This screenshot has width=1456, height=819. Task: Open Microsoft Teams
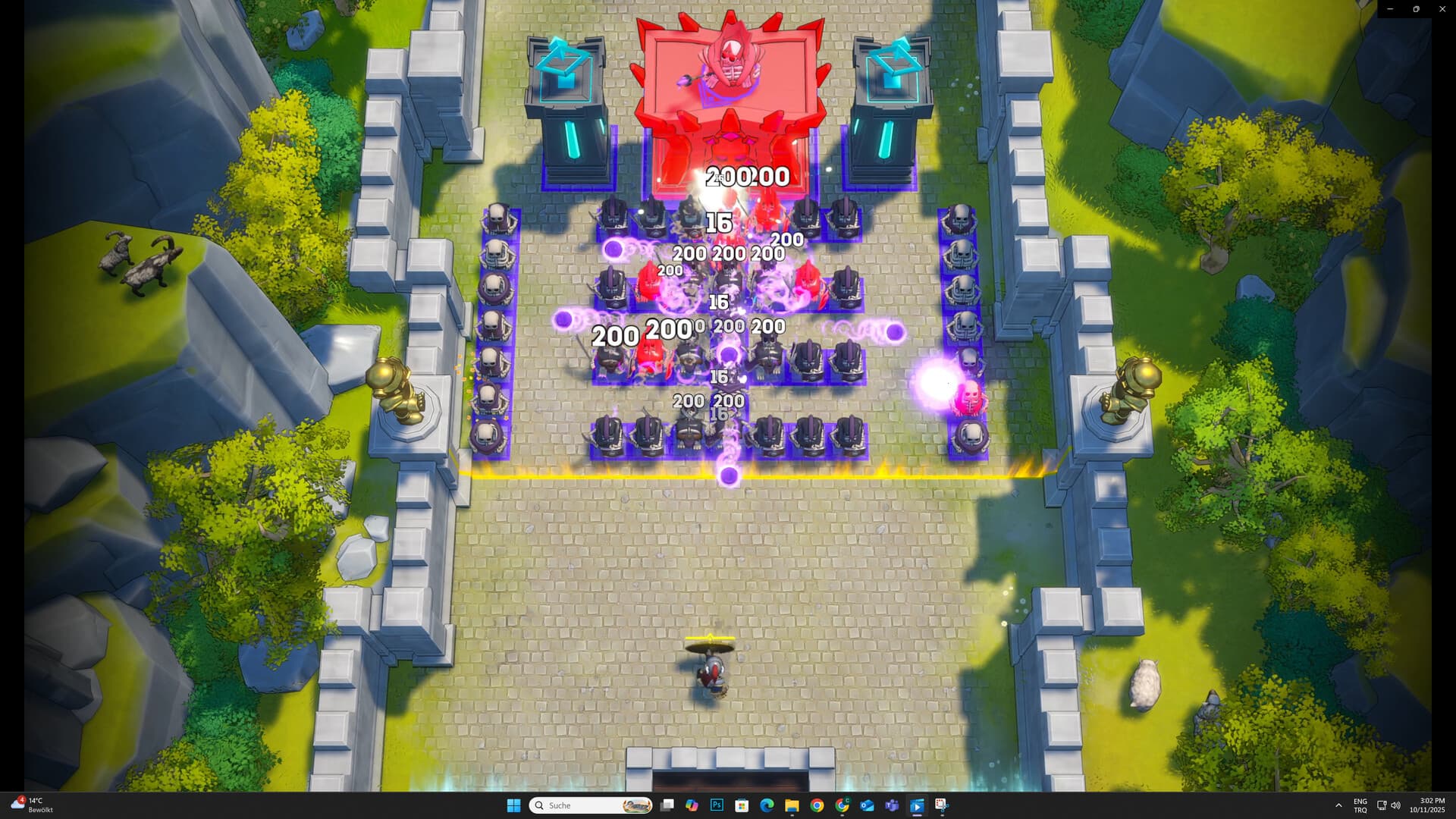pyautogui.click(x=891, y=805)
